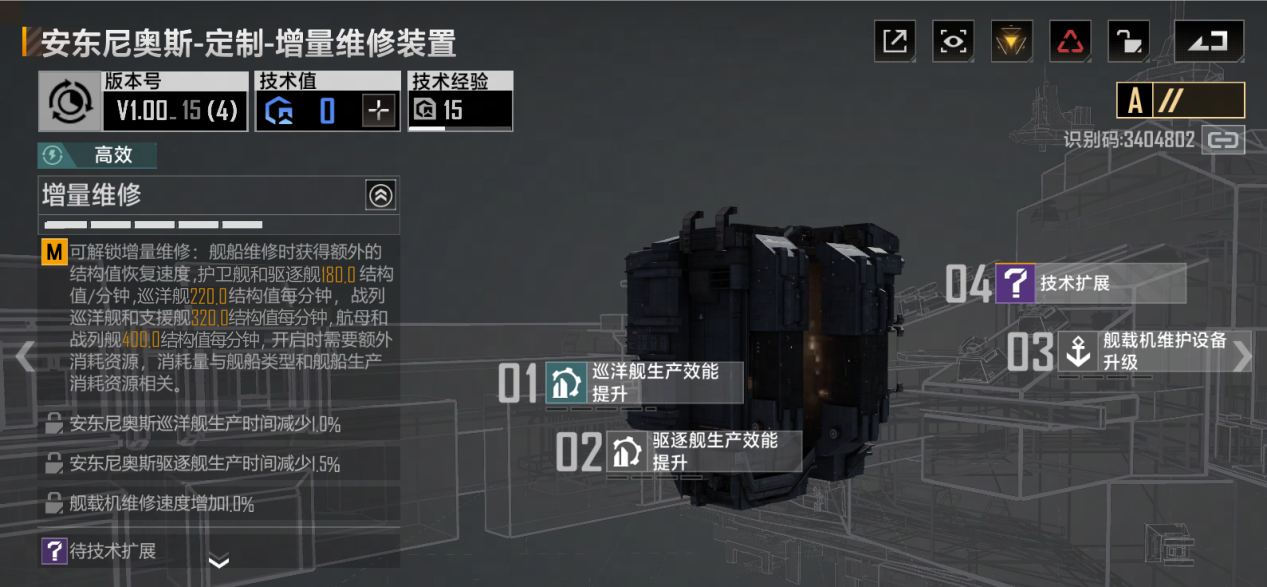Select node 02 驱逐舰生产效能提升
Viewport: 1267px width, 587px height.
[704, 452]
